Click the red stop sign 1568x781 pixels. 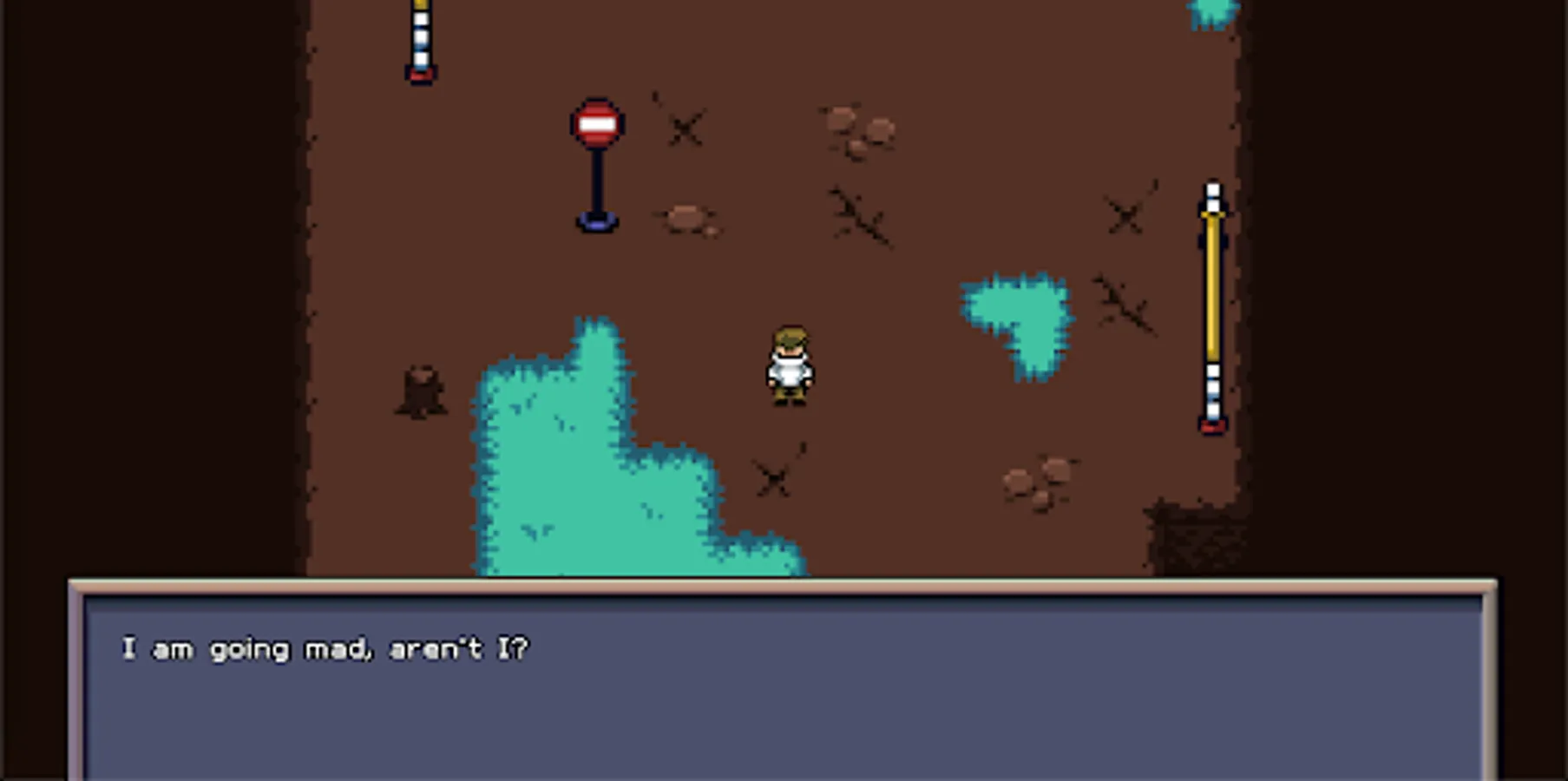pos(596,123)
